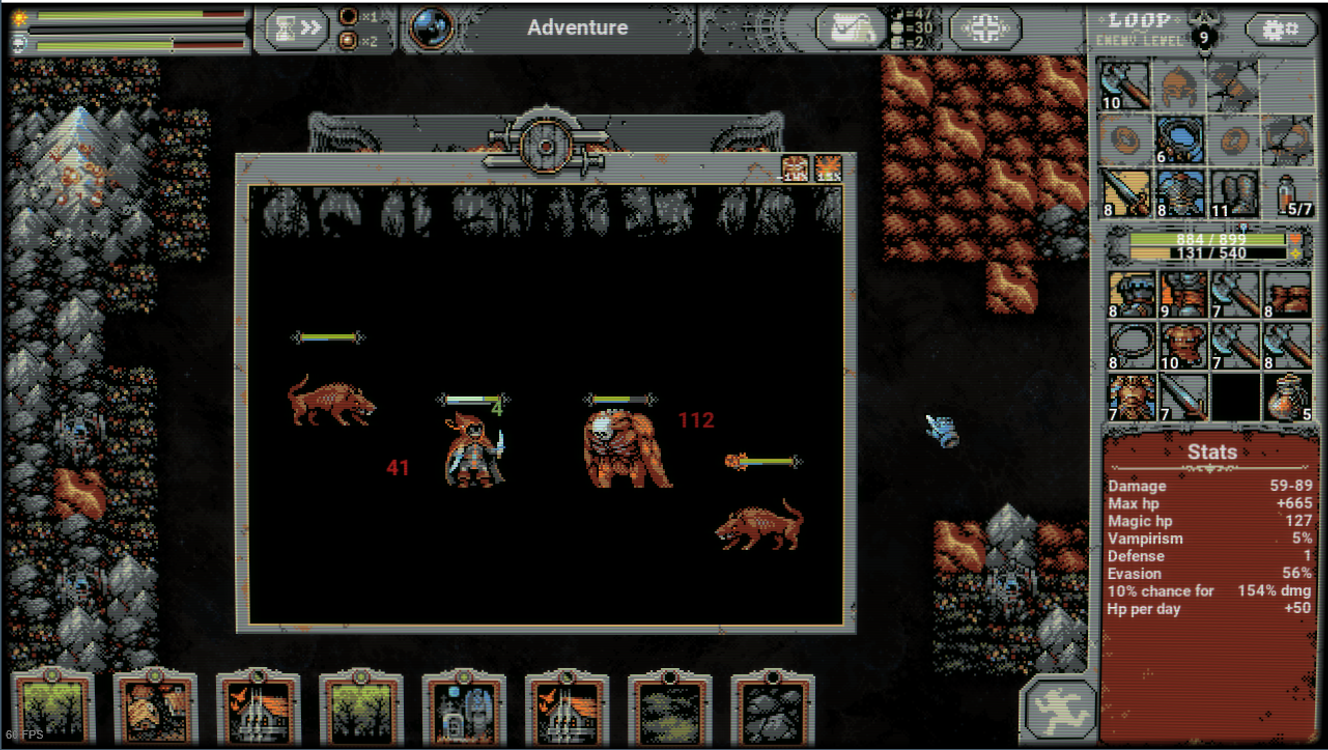Open the gear settings menu
1328x750 pixels.
[1280, 29]
